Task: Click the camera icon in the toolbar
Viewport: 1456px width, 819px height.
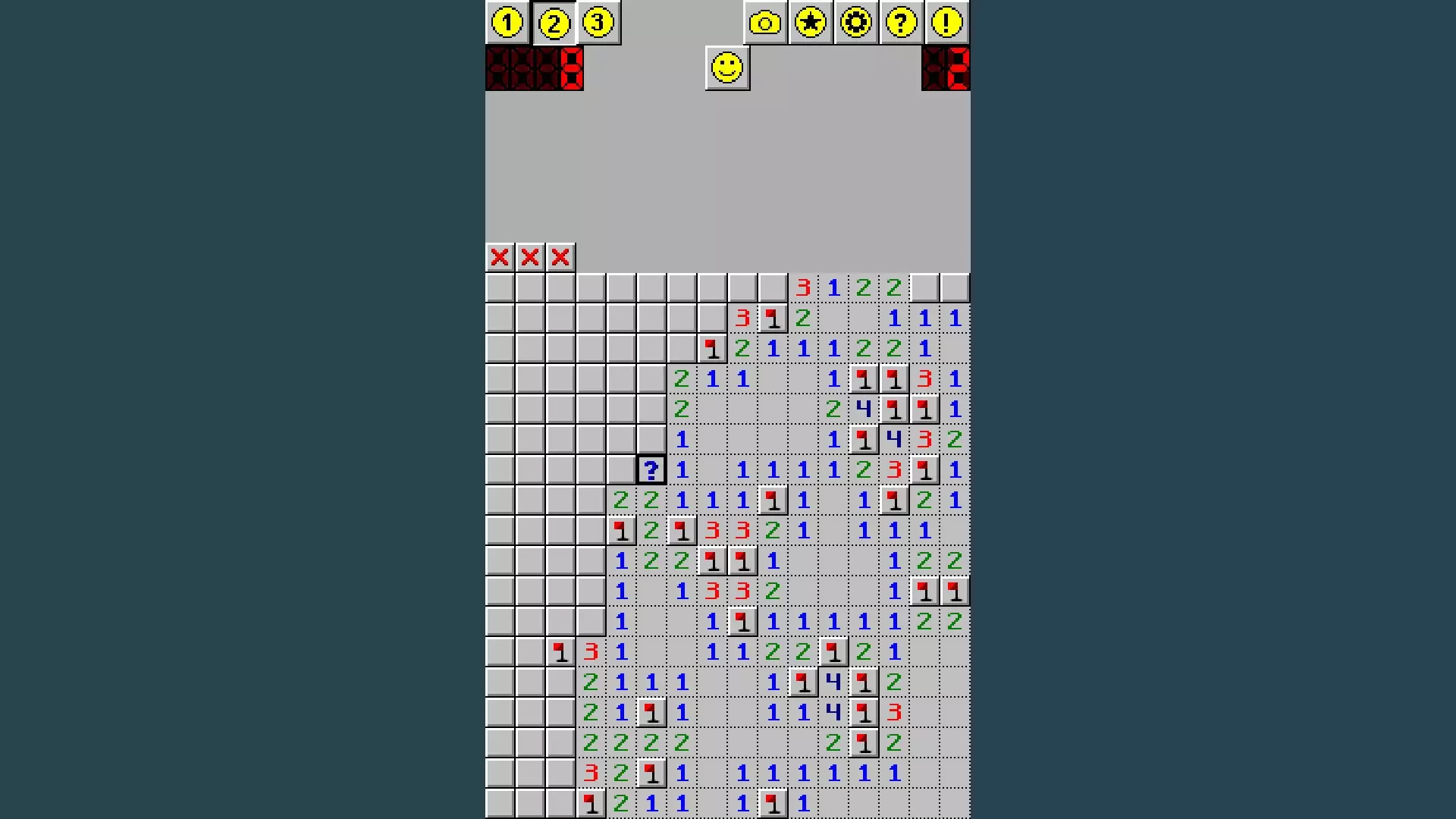Action: click(764, 23)
